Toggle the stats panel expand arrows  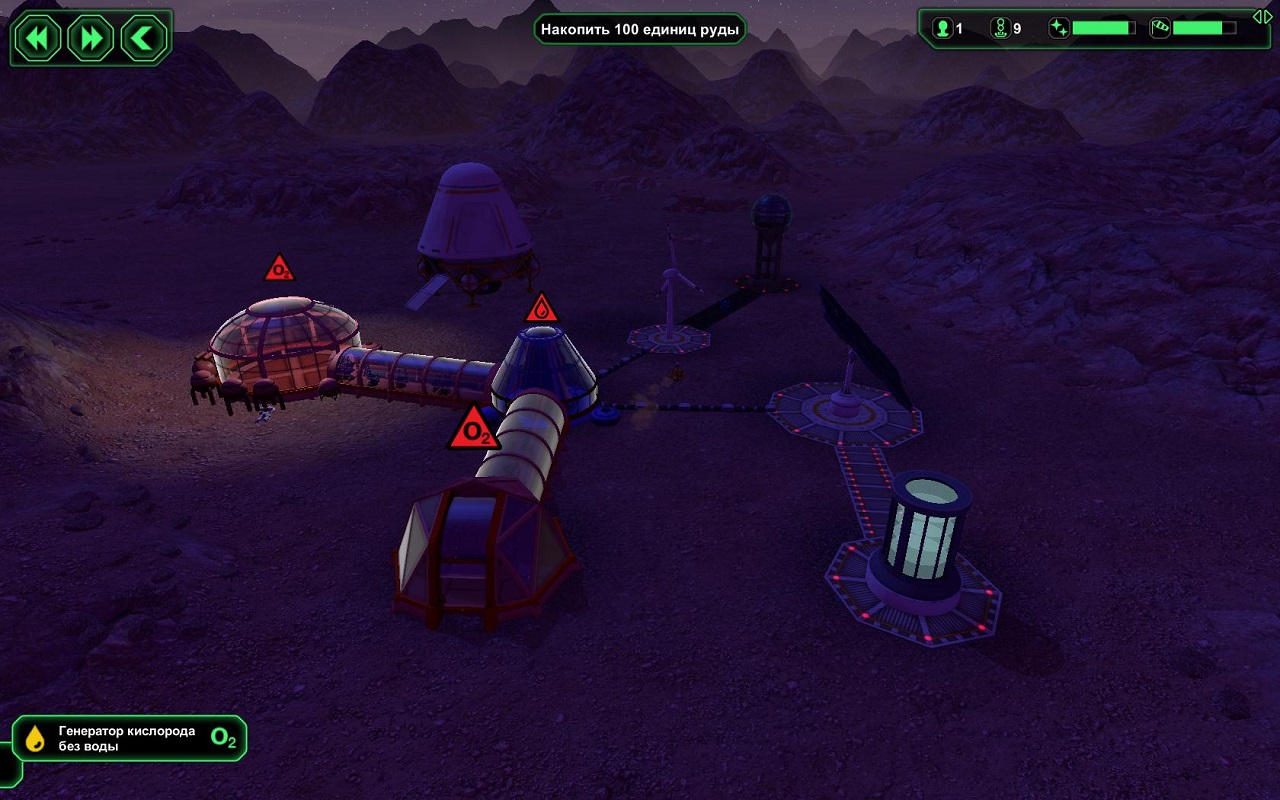(1263, 16)
